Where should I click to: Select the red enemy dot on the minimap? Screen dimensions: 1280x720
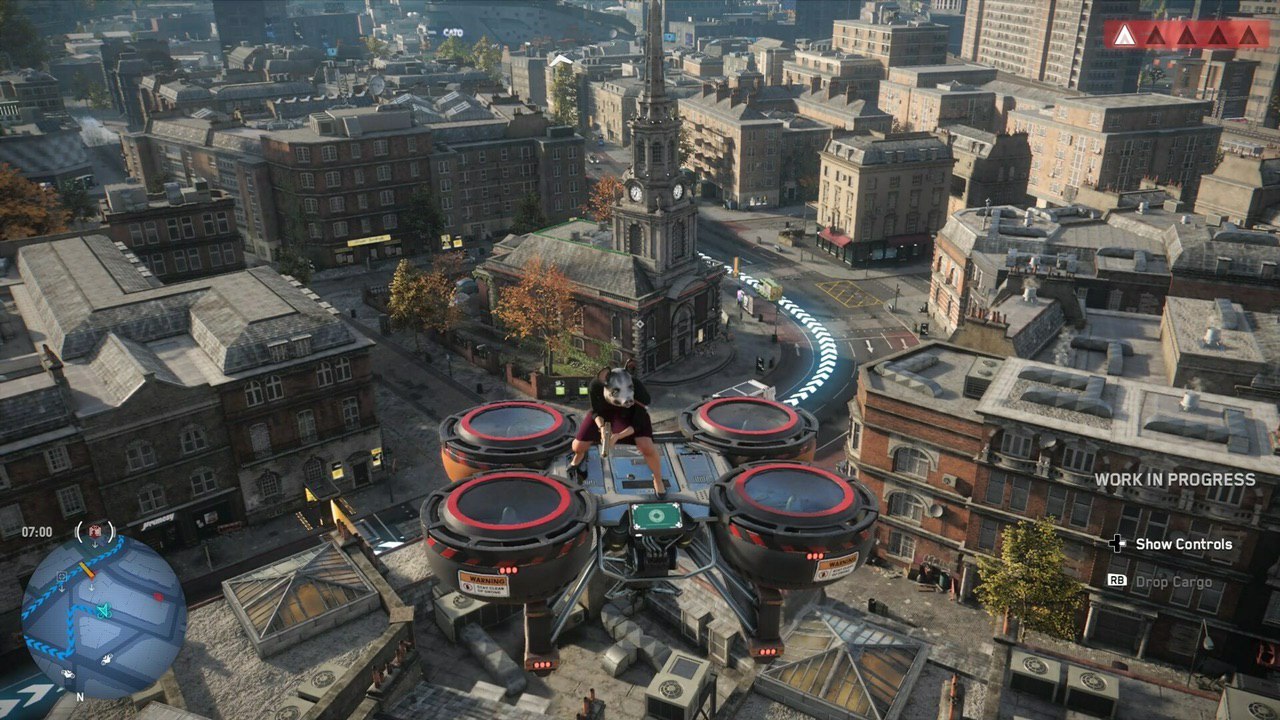point(157,597)
